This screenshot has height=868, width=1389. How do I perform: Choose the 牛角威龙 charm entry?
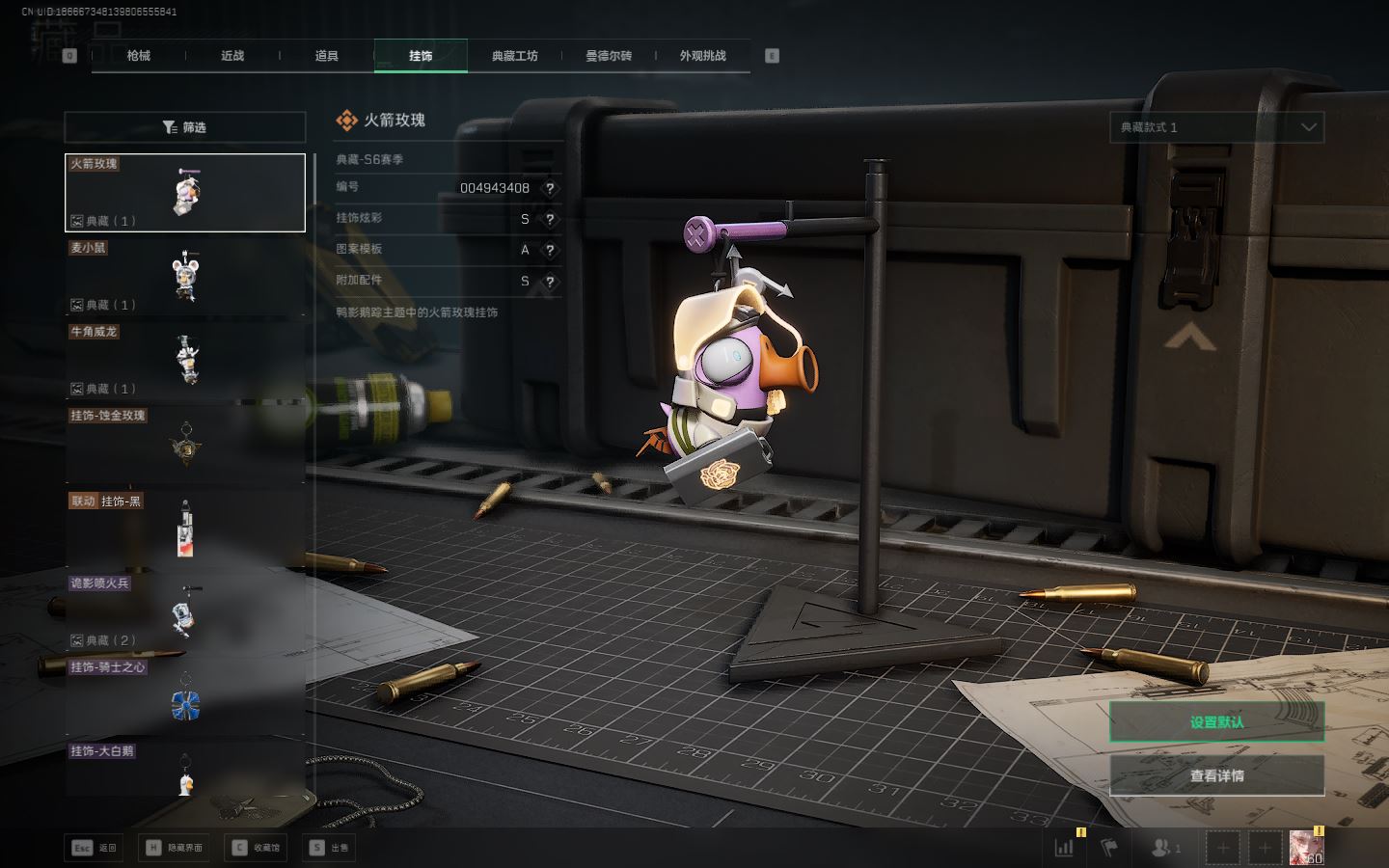[184, 361]
